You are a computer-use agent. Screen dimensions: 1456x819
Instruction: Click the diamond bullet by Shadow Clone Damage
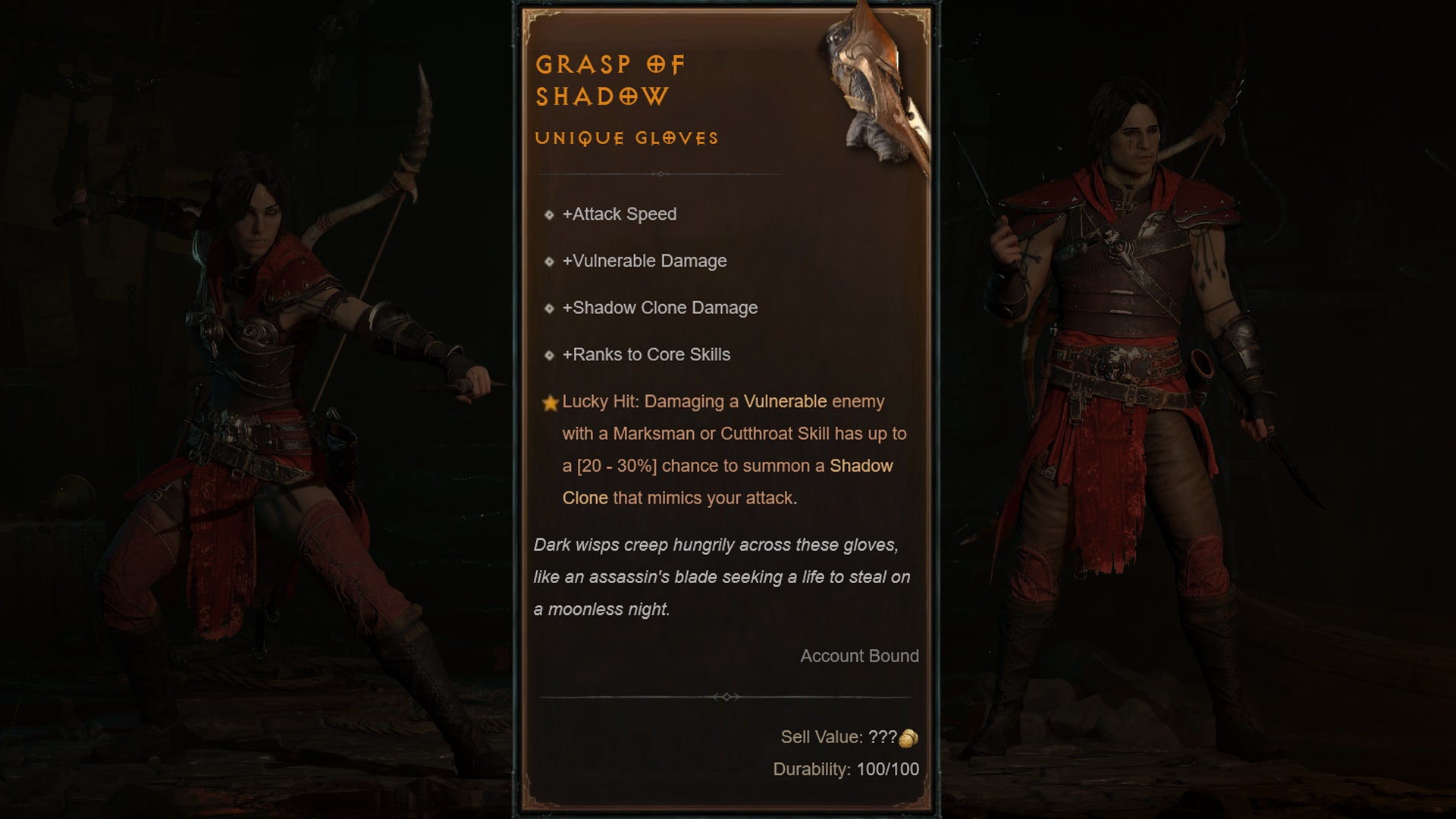(549, 309)
